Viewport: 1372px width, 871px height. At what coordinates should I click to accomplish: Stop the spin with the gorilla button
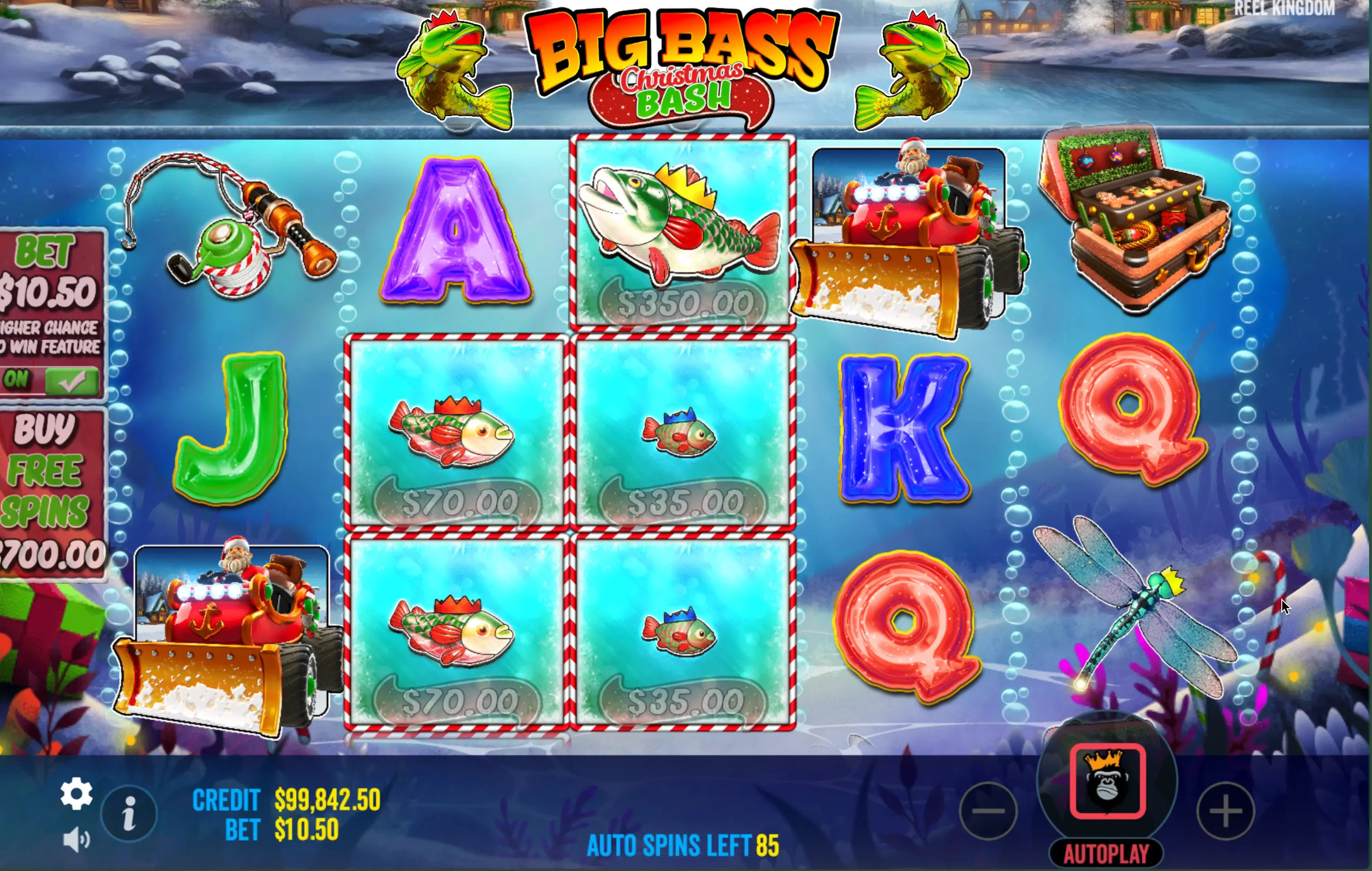[1107, 781]
